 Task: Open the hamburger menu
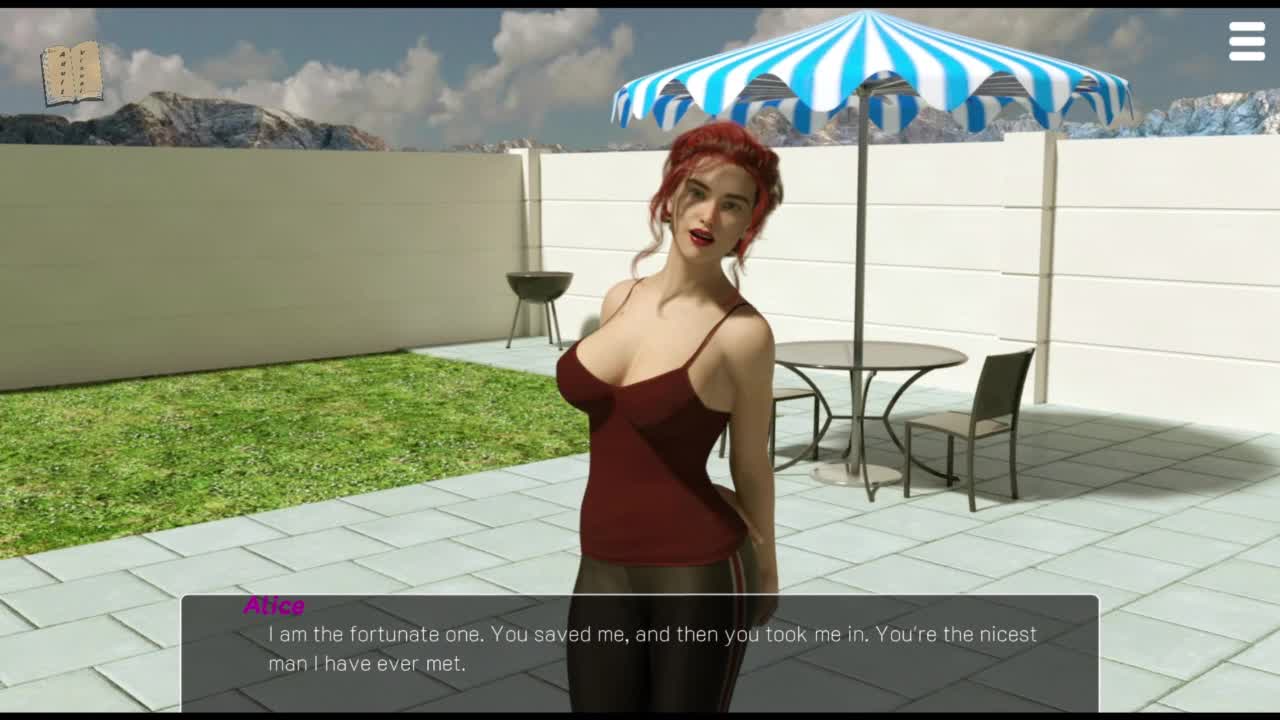click(1246, 42)
